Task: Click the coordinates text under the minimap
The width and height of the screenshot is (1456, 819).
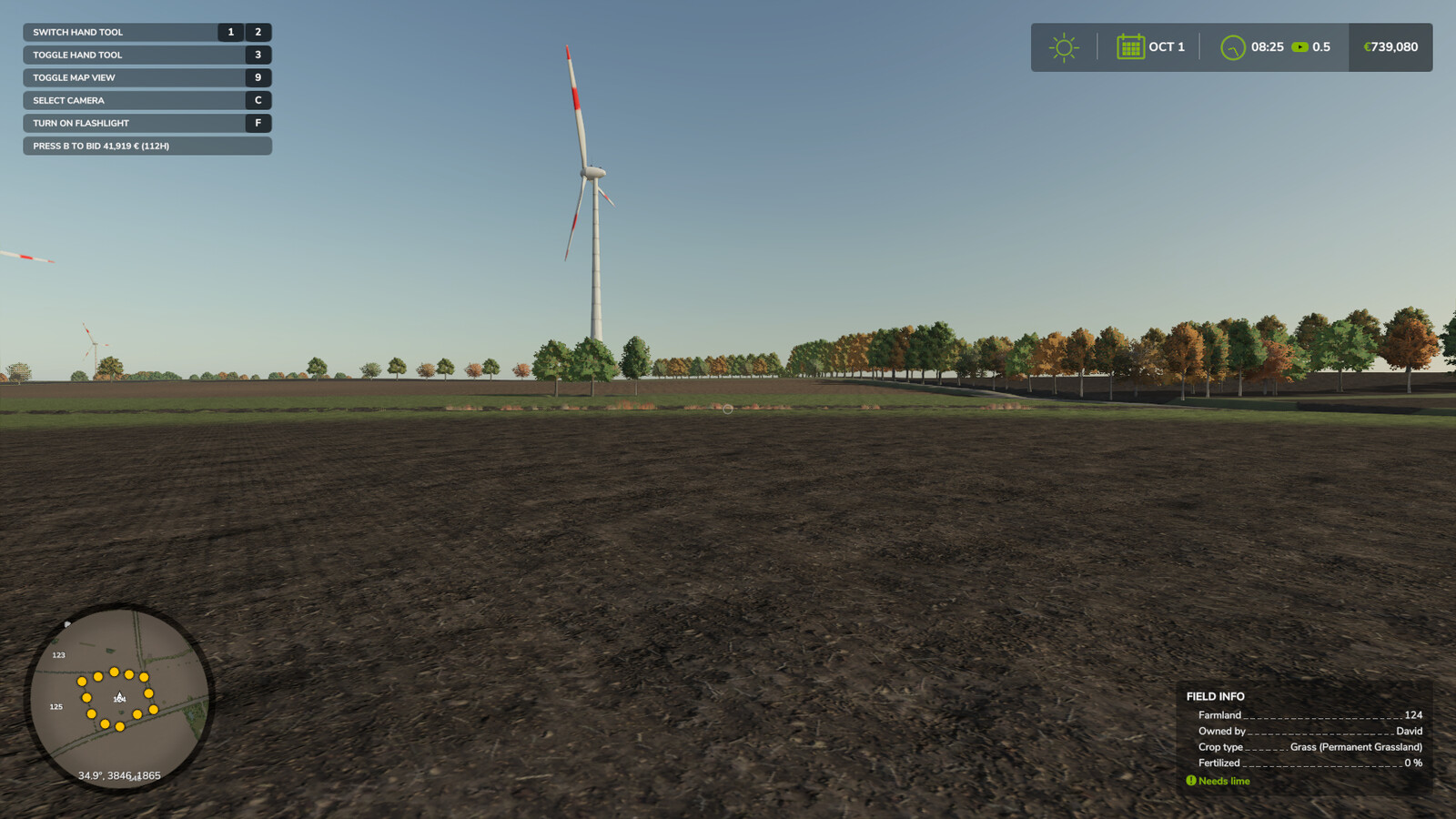Action: coord(118,775)
